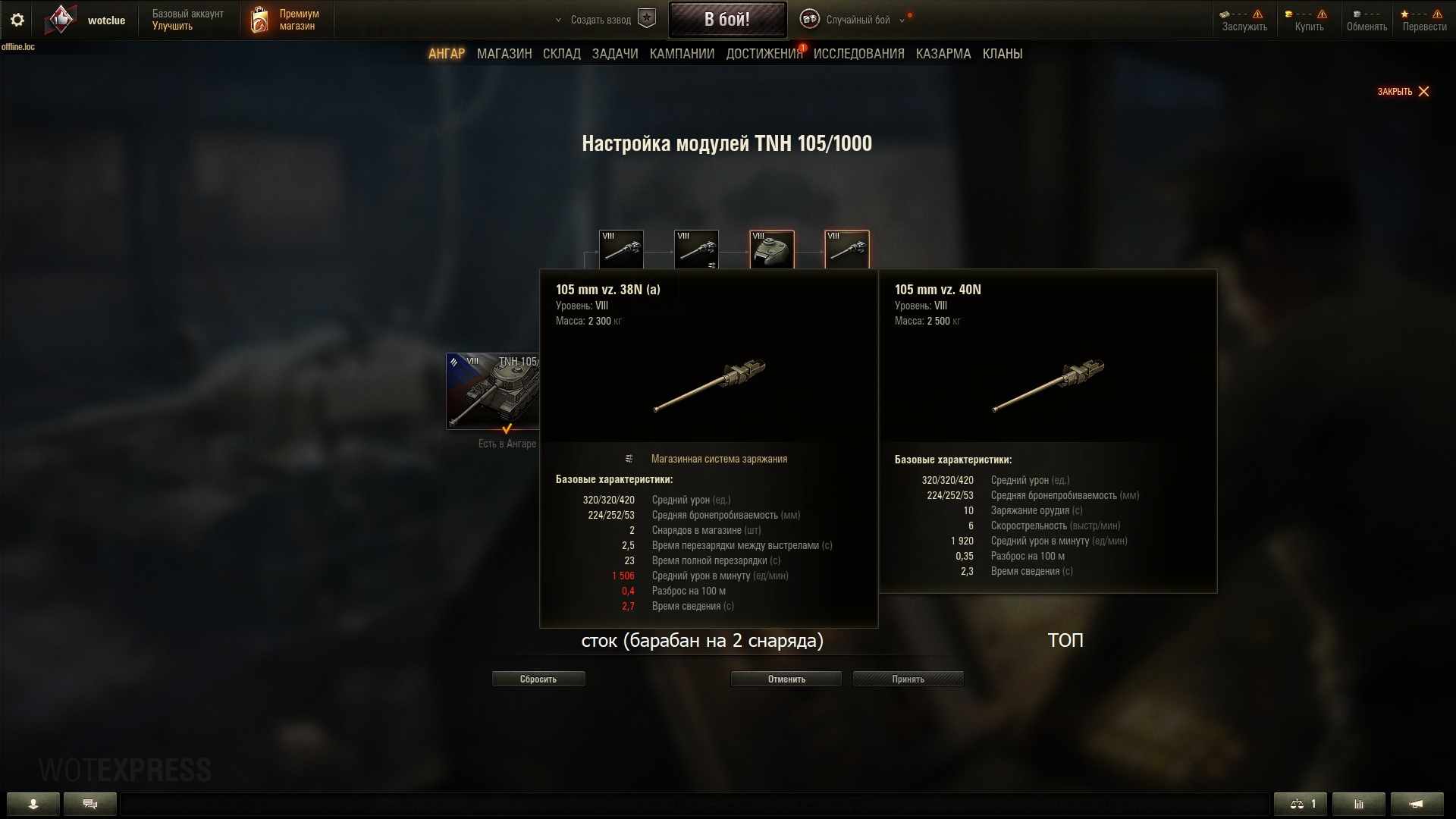Open the КАЗАРМА tab
1456x819 pixels.
943,54
